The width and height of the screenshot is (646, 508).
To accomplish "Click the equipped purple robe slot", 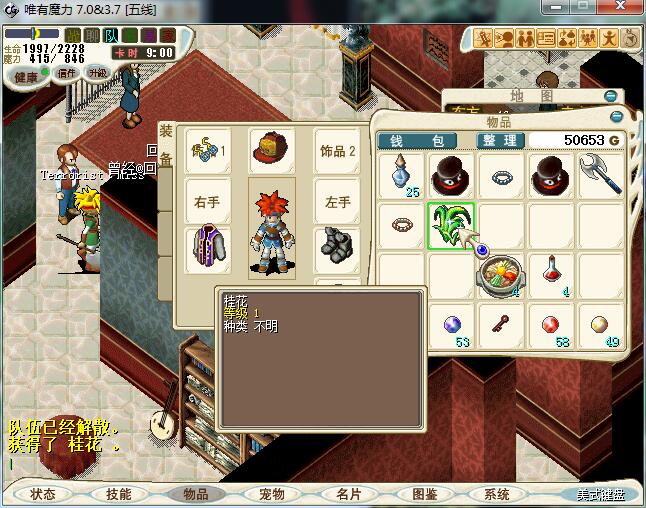I will click(x=209, y=247).
